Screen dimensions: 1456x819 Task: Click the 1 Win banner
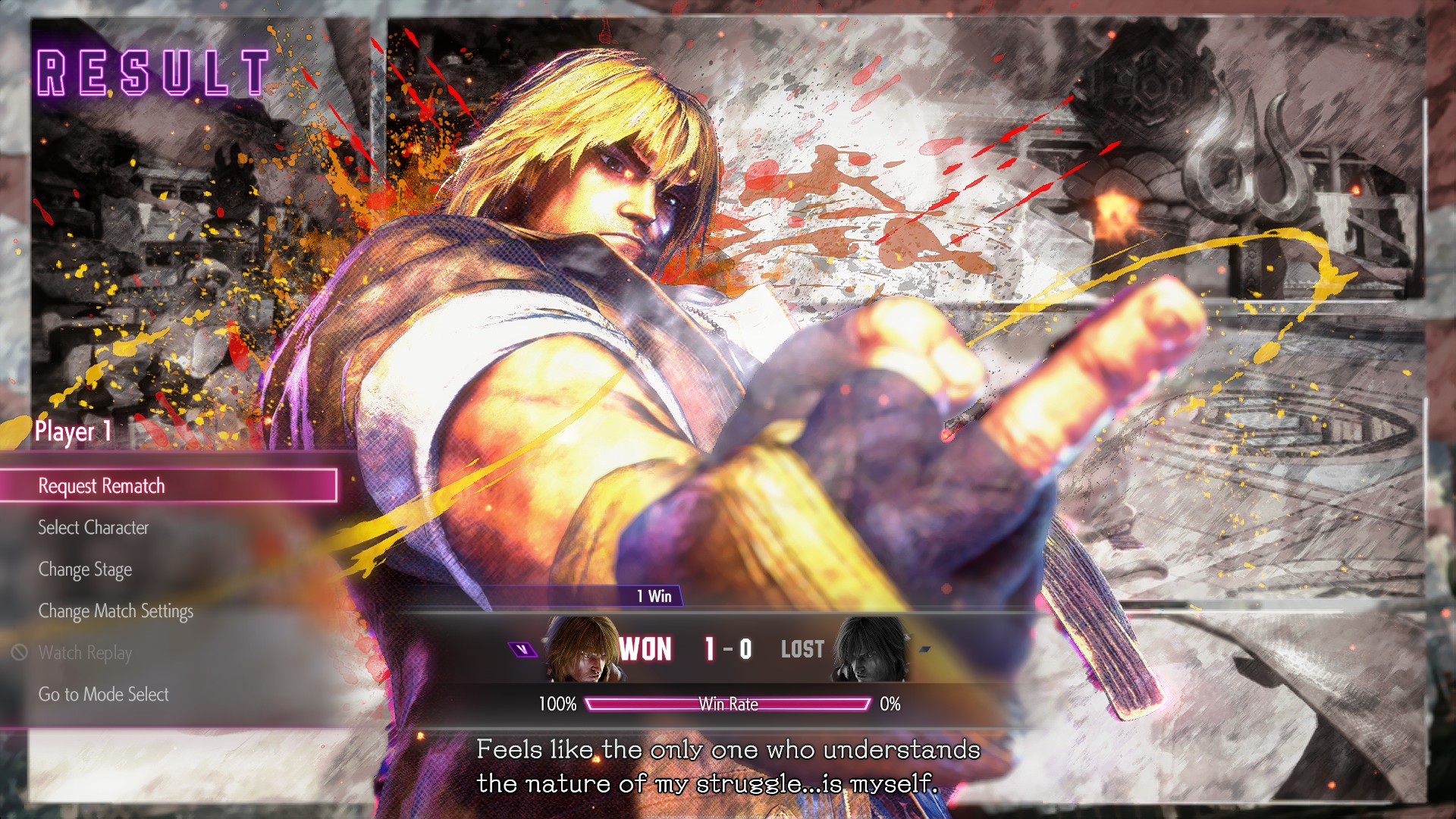(x=654, y=597)
